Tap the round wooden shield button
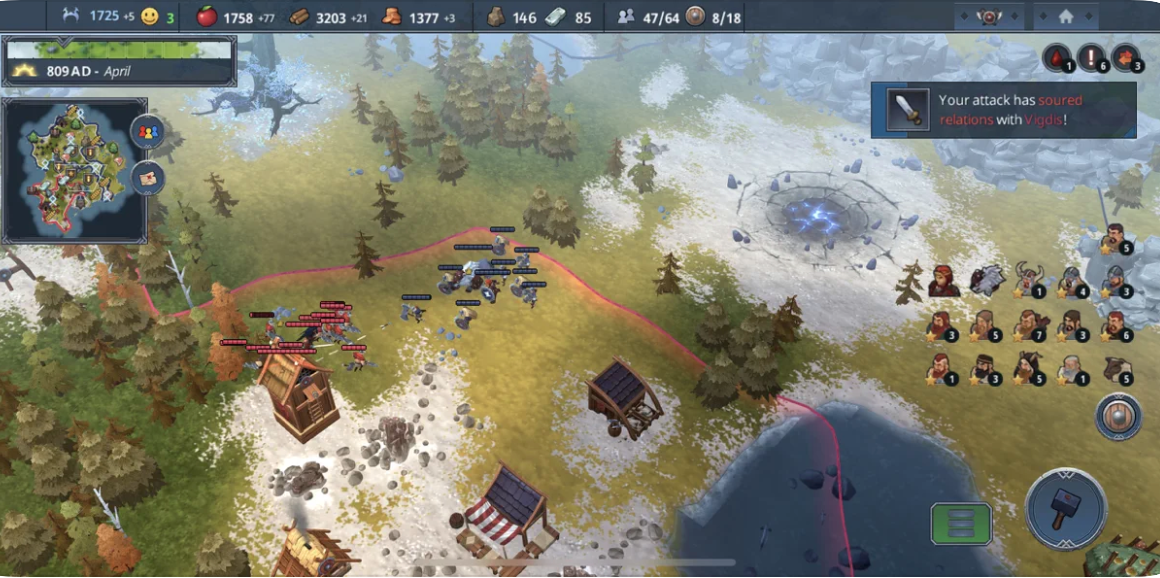 point(1118,417)
